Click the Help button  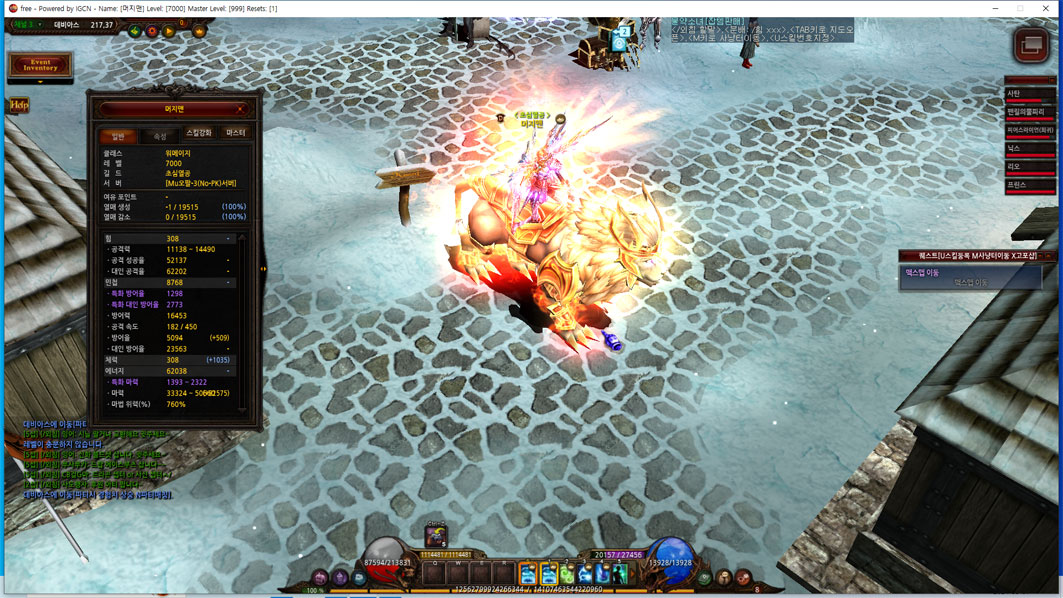(x=18, y=105)
